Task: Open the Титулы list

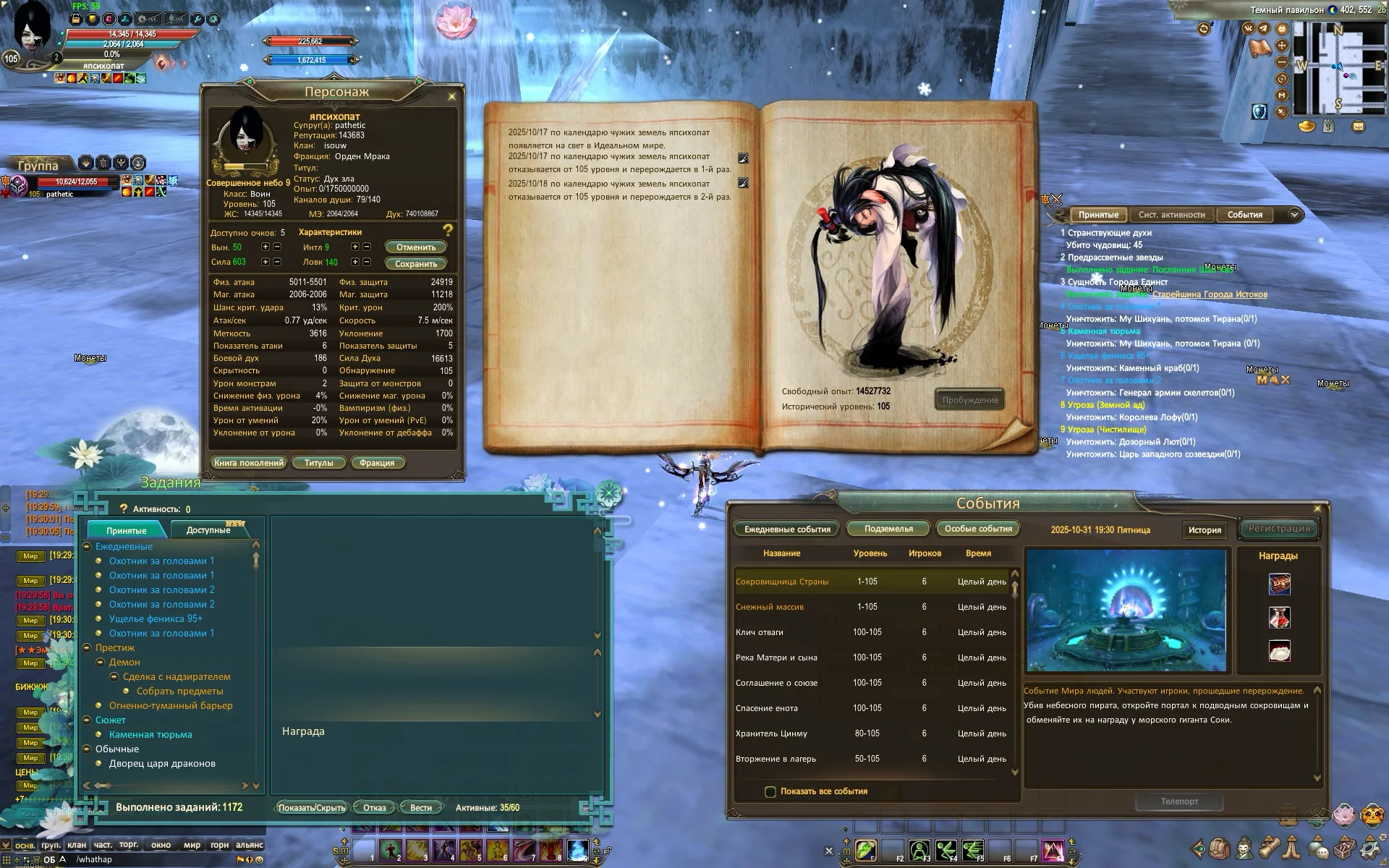Action: click(318, 463)
